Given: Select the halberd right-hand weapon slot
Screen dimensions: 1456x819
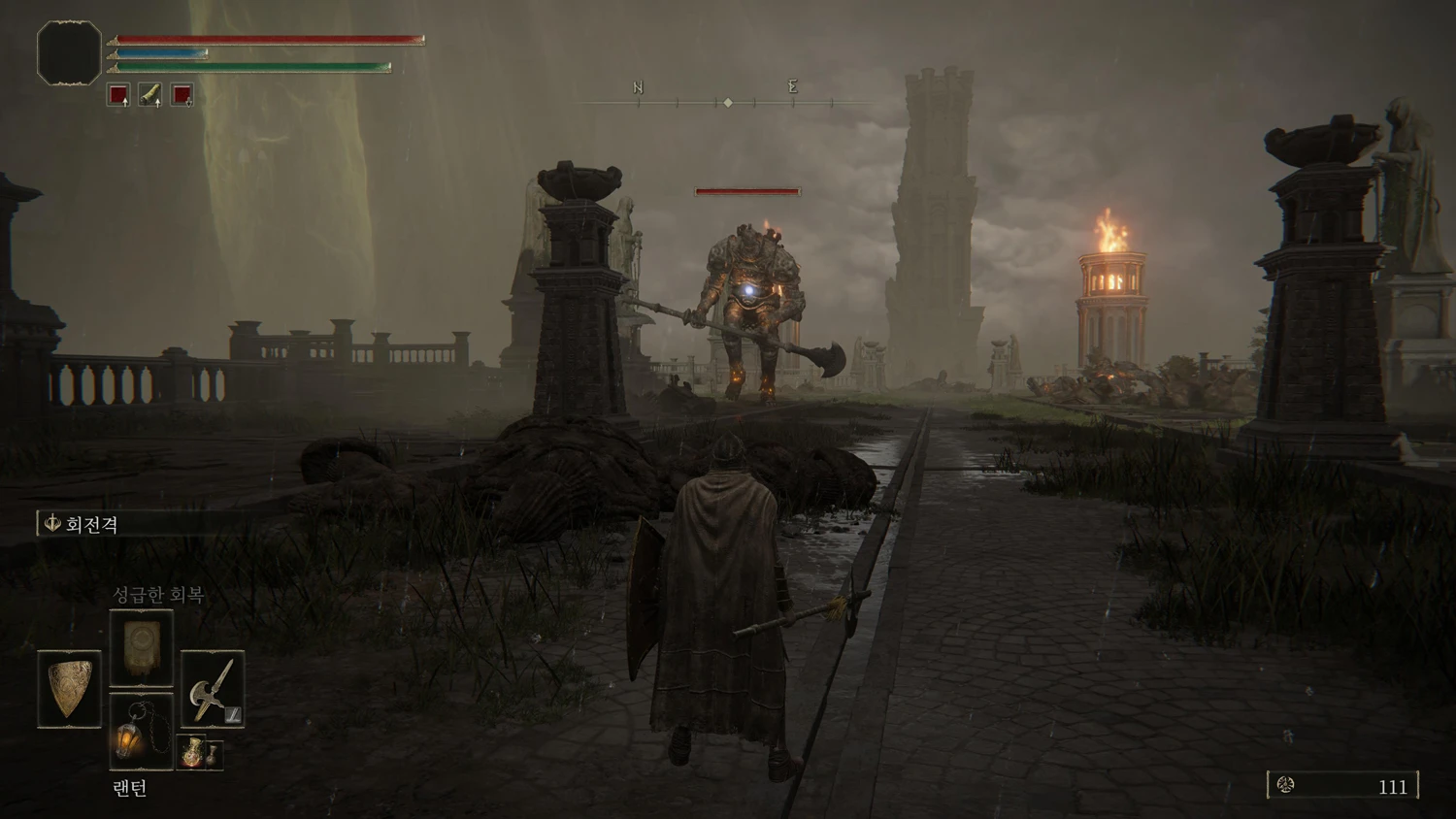Looking at the screenshot, I should tap(213, 689).
